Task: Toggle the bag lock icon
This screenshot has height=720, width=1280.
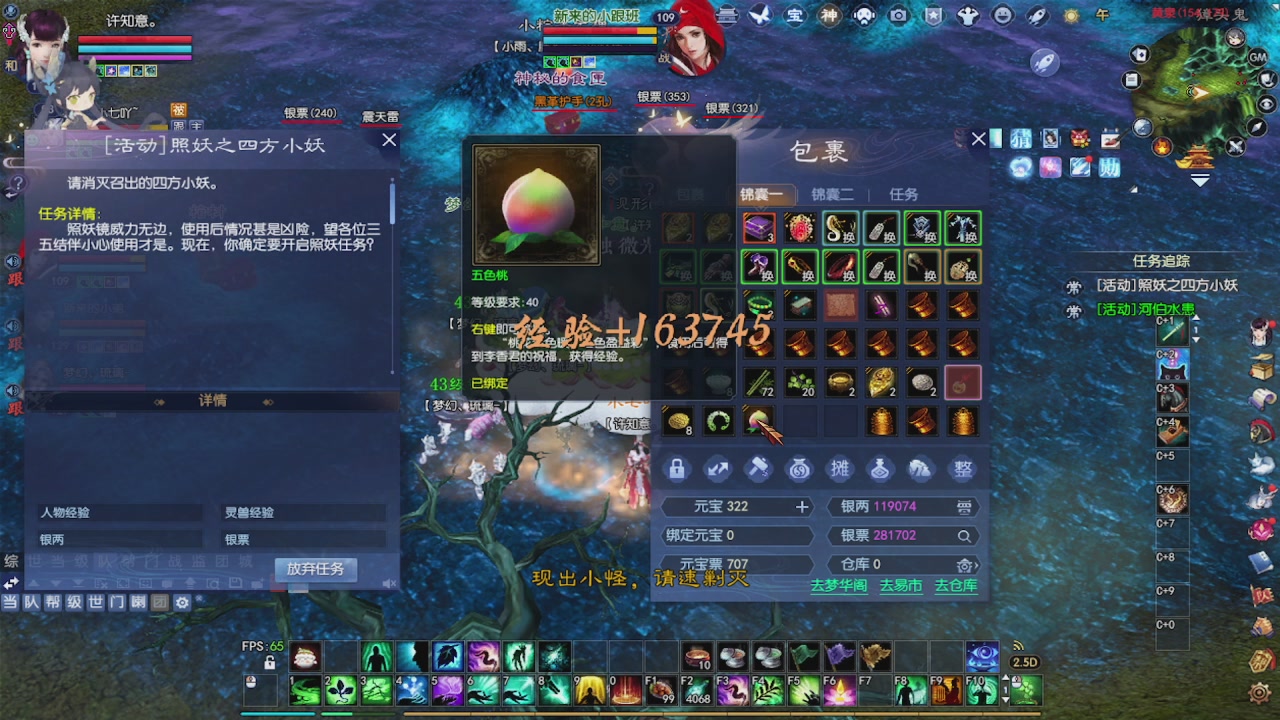Action: click(676, 468)
